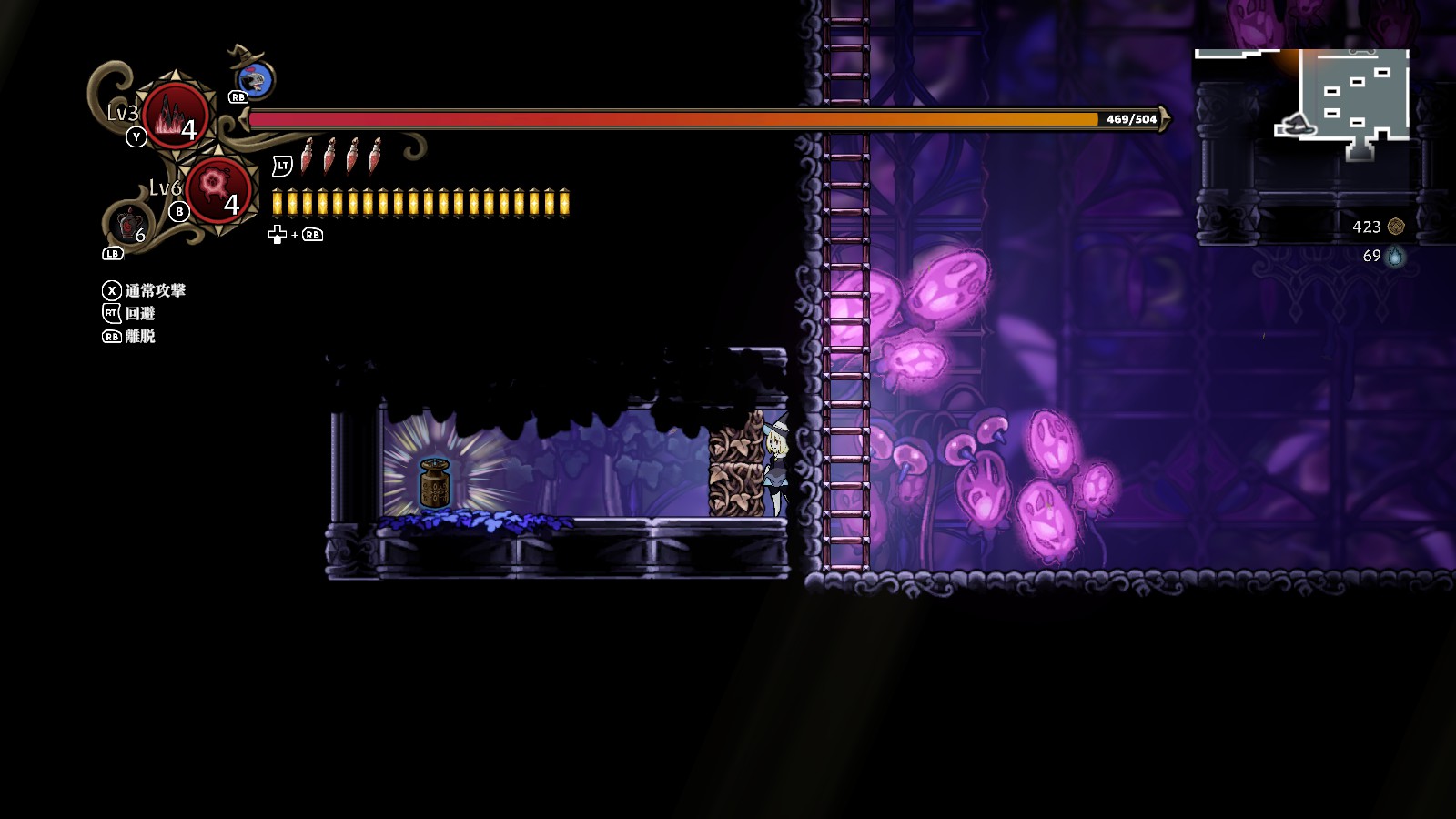Select the knight helmet partner portrait
The image size is (1456, 819).
click(258, 80)
